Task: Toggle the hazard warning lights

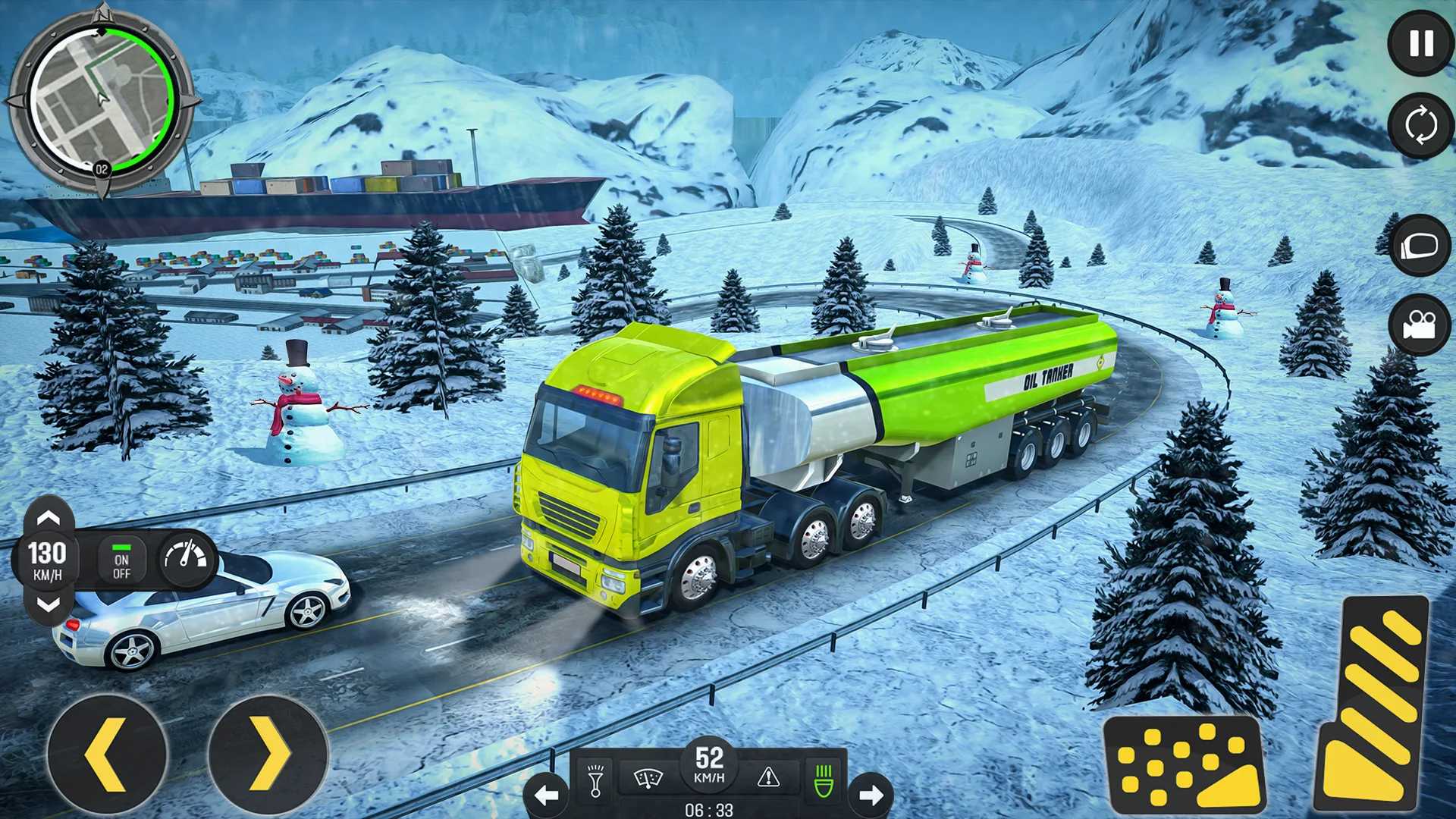Action: click(x=768, y=777)
